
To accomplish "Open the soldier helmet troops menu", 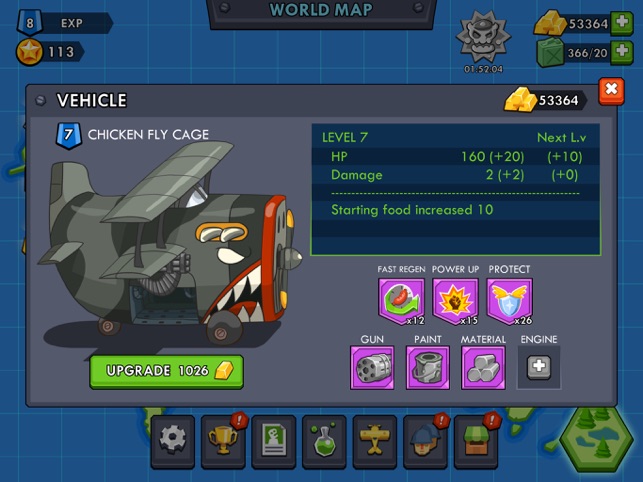I will (x=425, y=440).
